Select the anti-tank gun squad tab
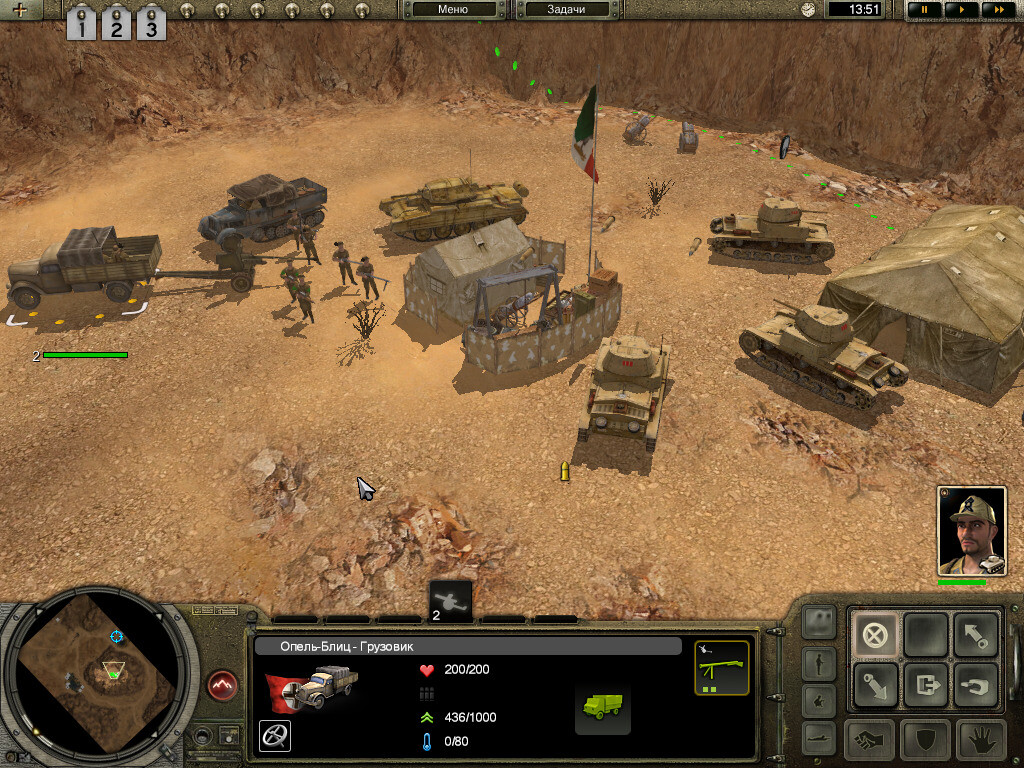 [450, 602]
